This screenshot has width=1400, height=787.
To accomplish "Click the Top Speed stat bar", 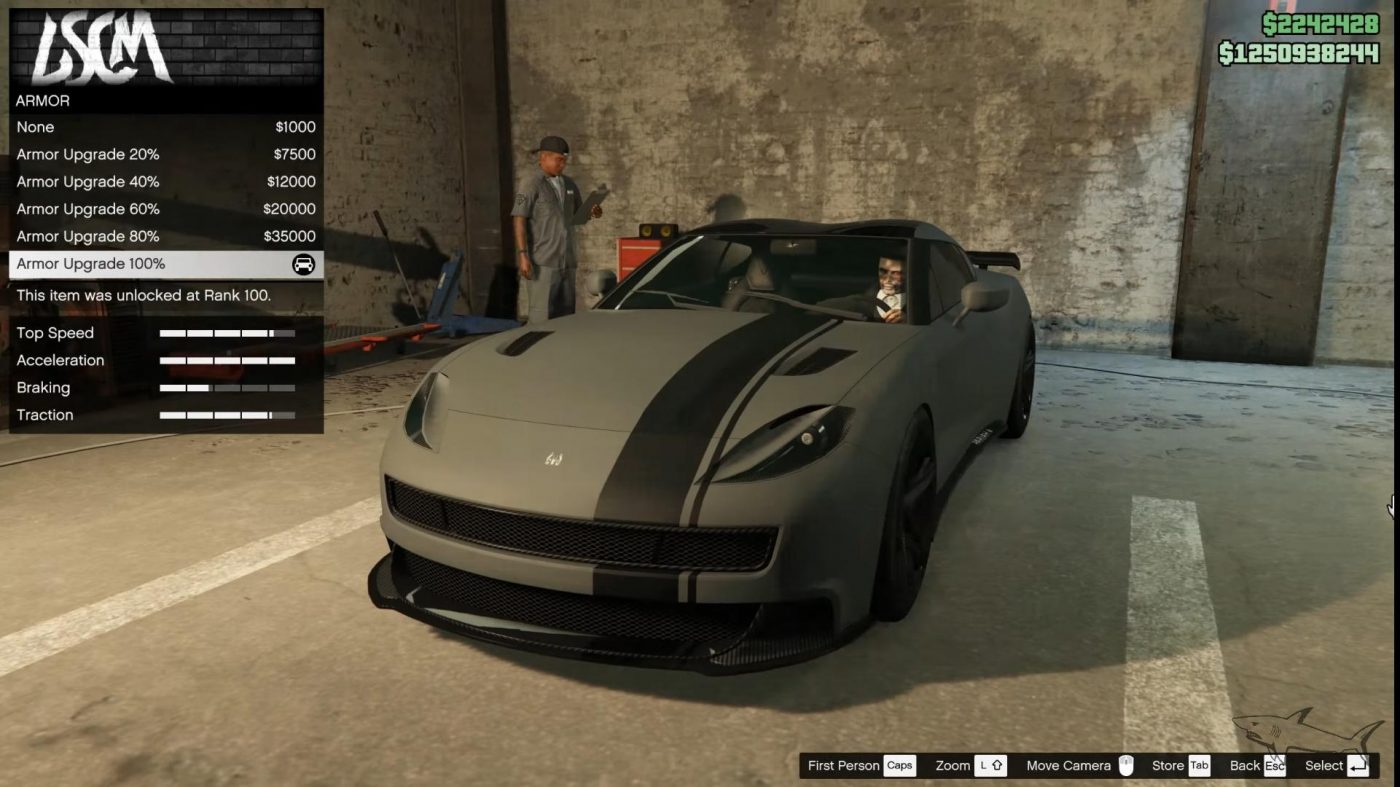I will point(225,332).
